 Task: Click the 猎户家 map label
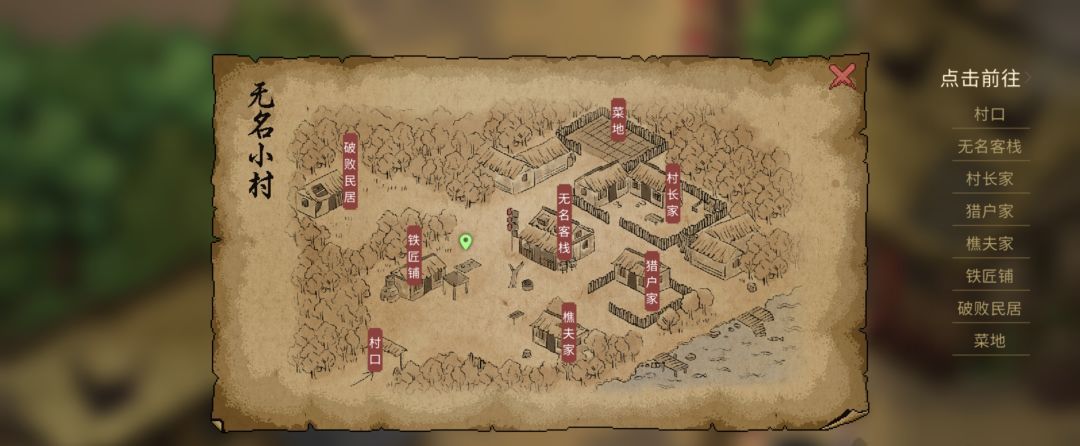[x=651, y=281]
